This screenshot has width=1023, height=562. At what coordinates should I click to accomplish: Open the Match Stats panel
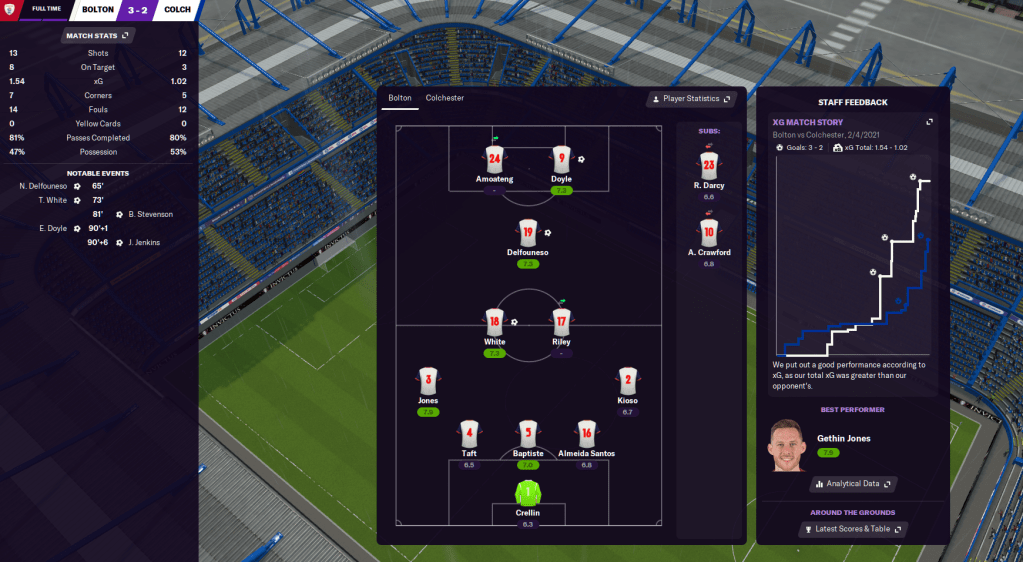98,35
